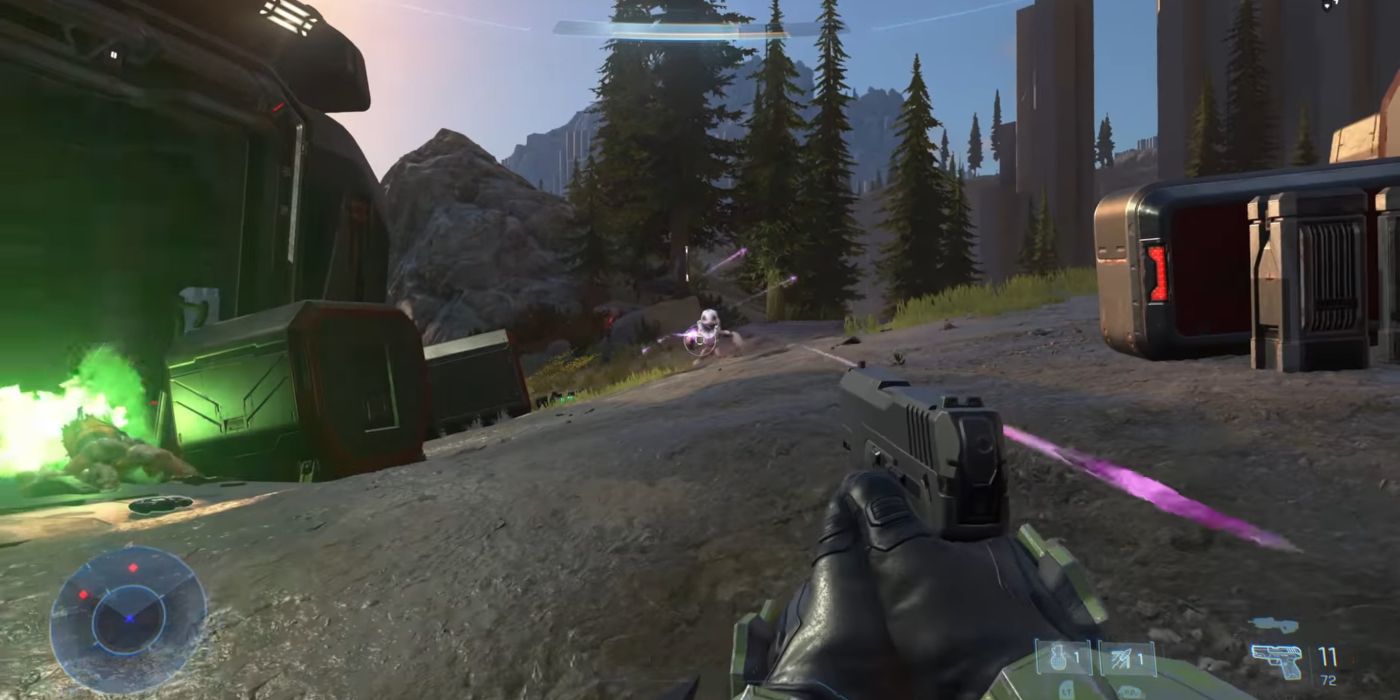This screenshot has height=700, width=1400.
Task: Select the equipped pistol weapon icon
Action: click(x=1277, y=660)
